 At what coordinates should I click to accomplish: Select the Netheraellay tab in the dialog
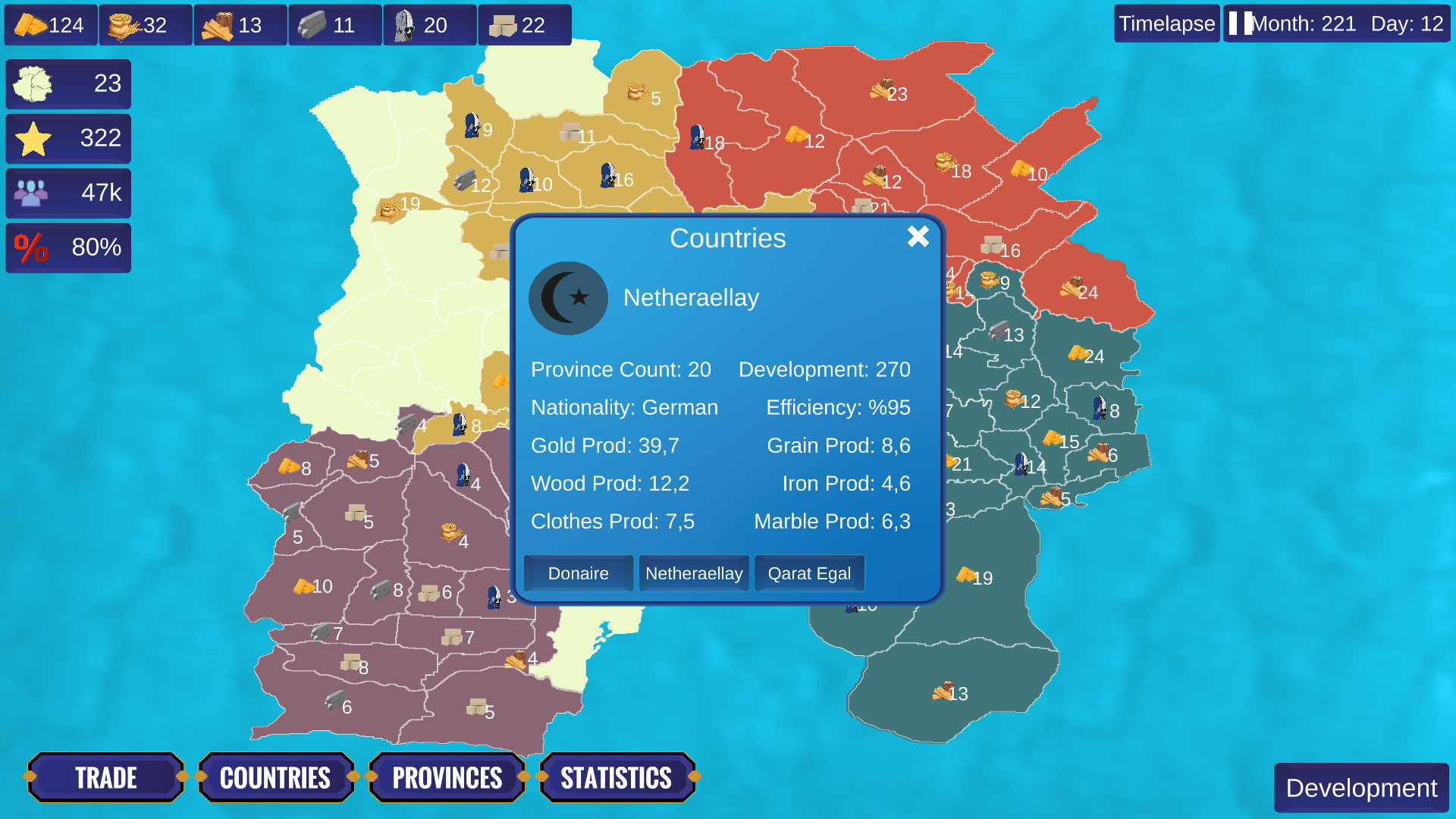693,573
